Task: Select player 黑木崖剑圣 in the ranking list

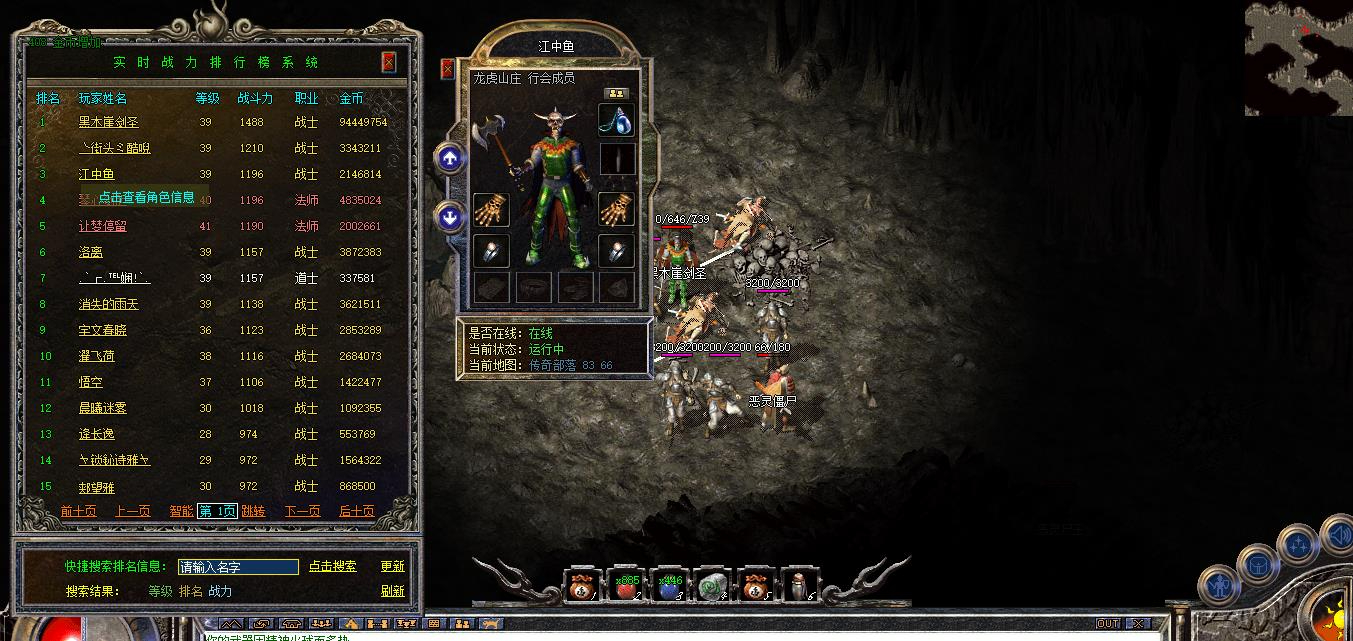Action: tap(108, 122)
